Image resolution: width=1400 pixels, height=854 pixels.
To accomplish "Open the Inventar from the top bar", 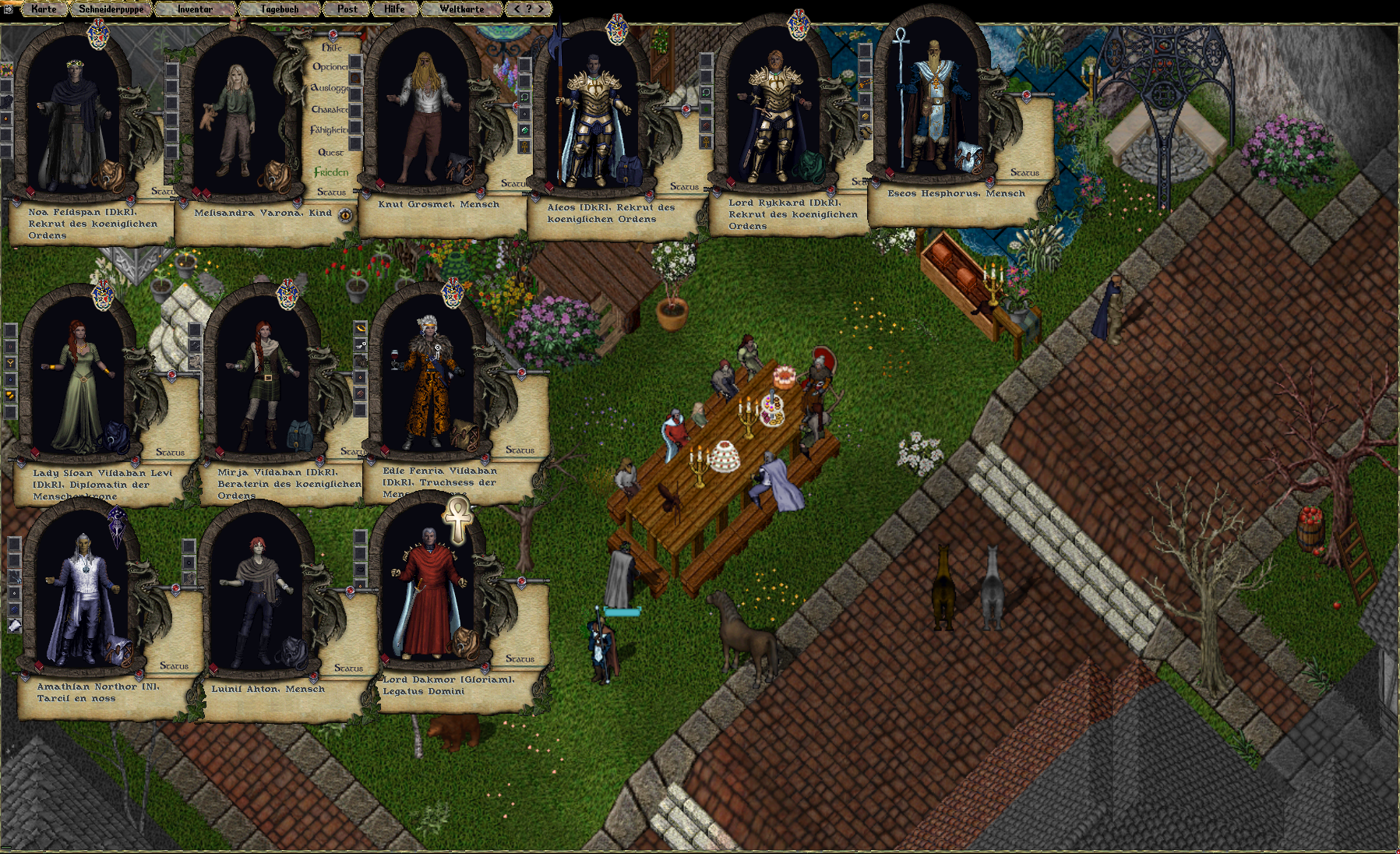I will click(x=195, y=9).
